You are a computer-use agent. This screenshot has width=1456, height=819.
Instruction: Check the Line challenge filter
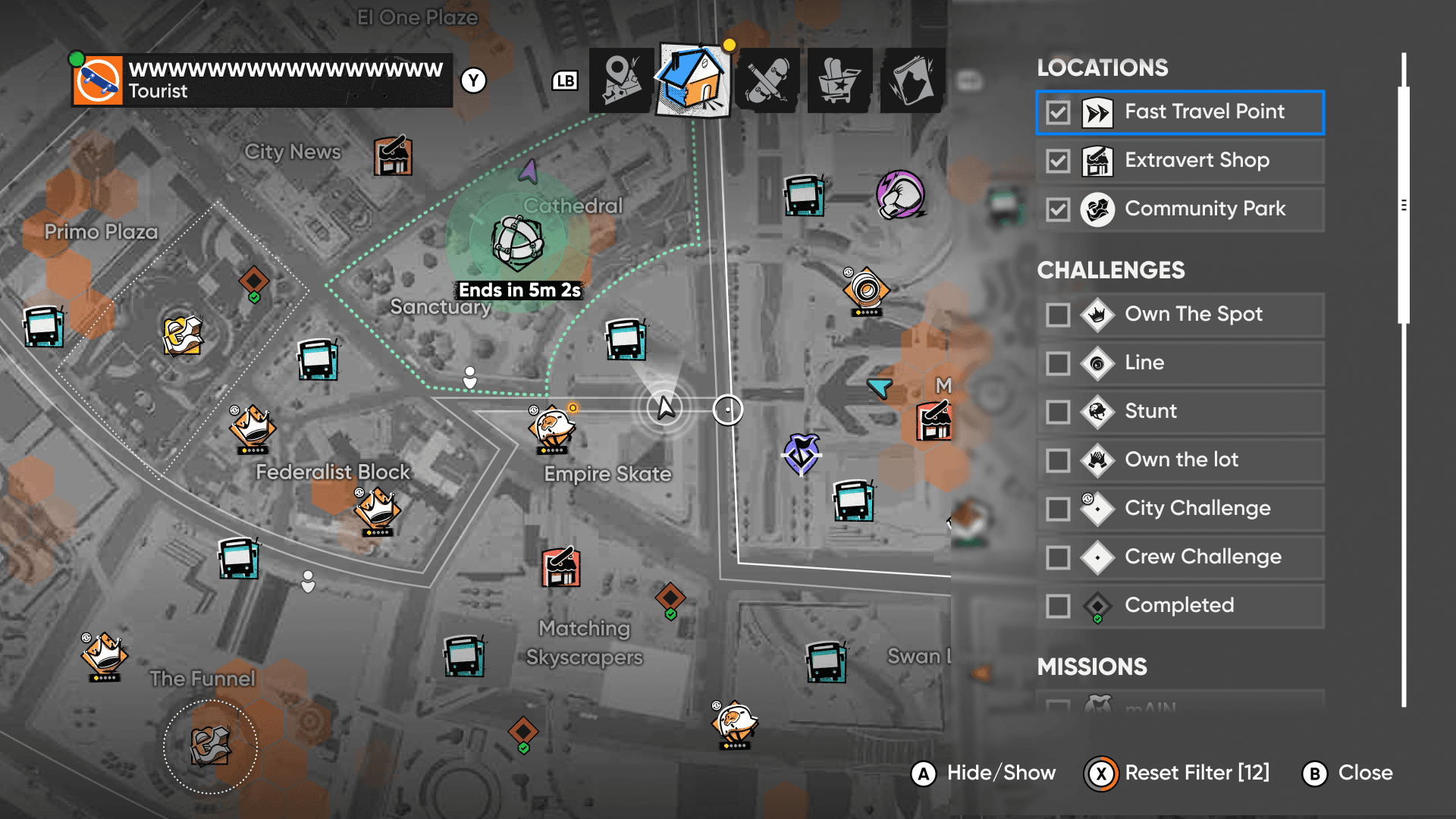click(x=1058, y=363)
